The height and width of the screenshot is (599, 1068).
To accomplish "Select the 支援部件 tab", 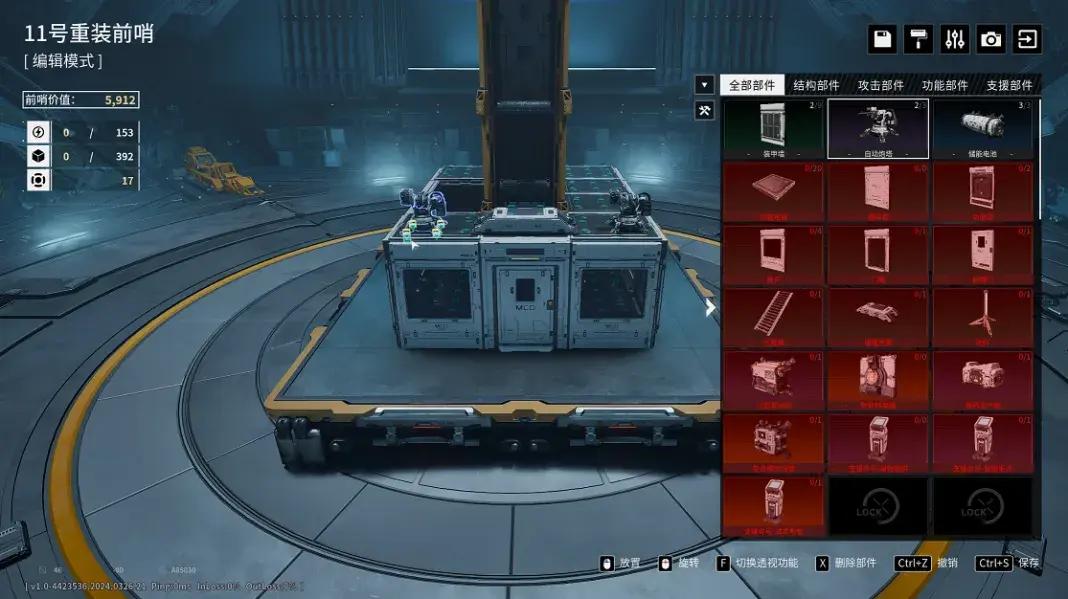I will pyautogui.click(x=1008, y=86).
